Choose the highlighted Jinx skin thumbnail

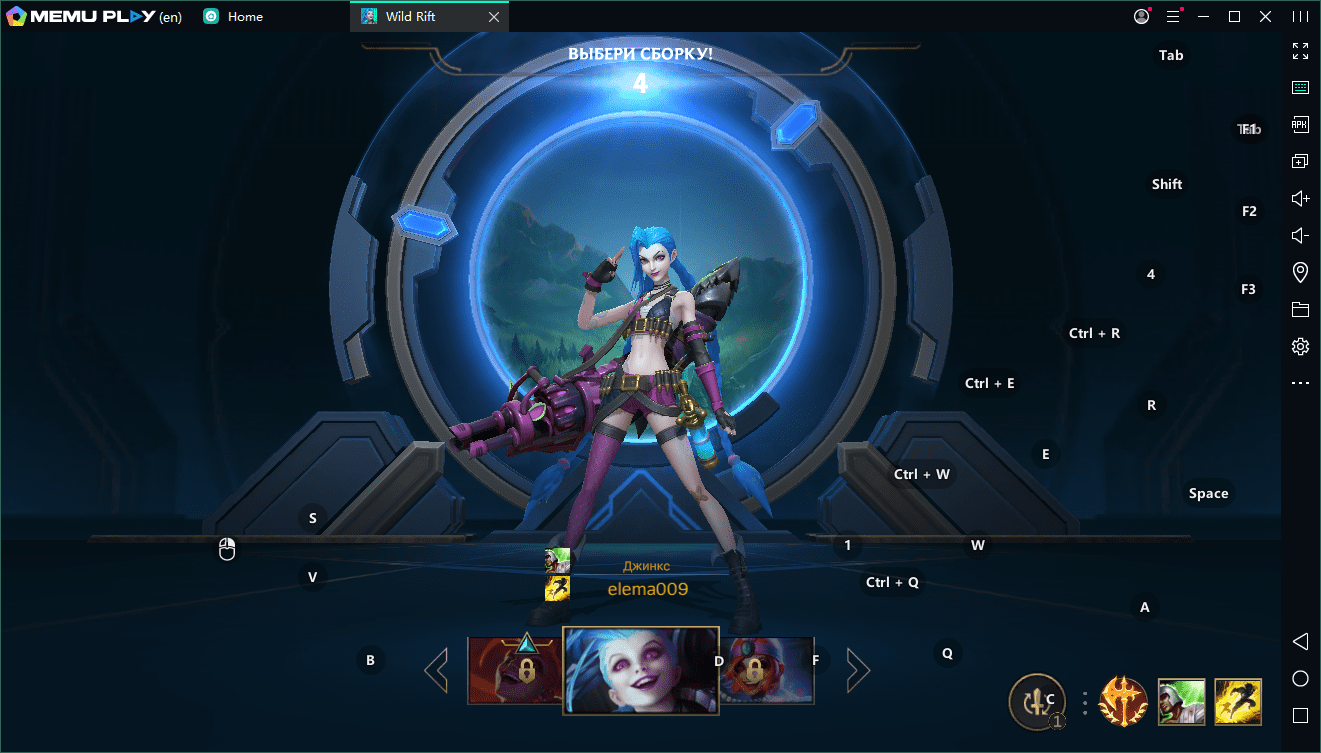pos(640,670)
